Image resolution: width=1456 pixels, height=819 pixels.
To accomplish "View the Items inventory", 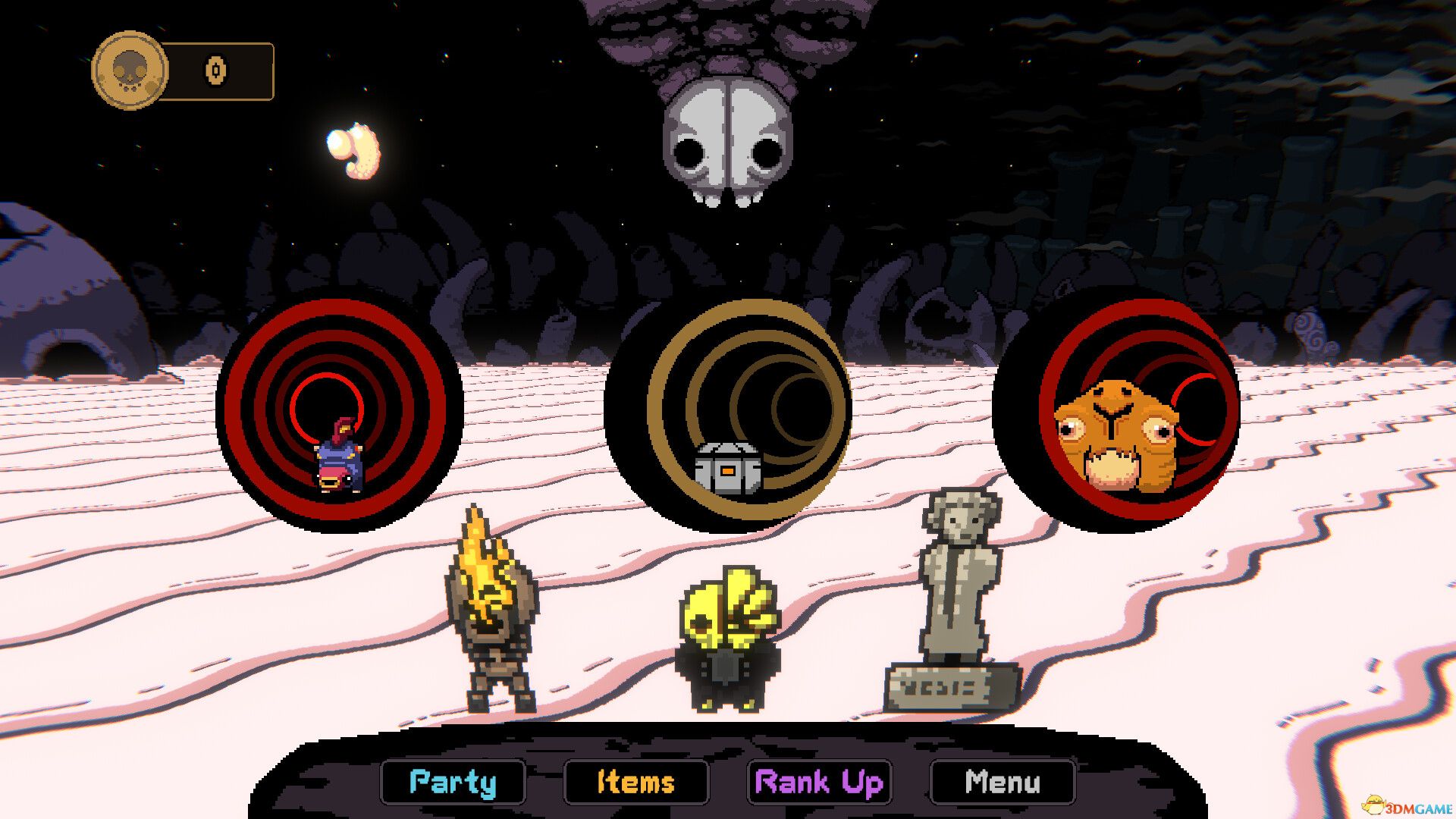I will tap(636, 782).
